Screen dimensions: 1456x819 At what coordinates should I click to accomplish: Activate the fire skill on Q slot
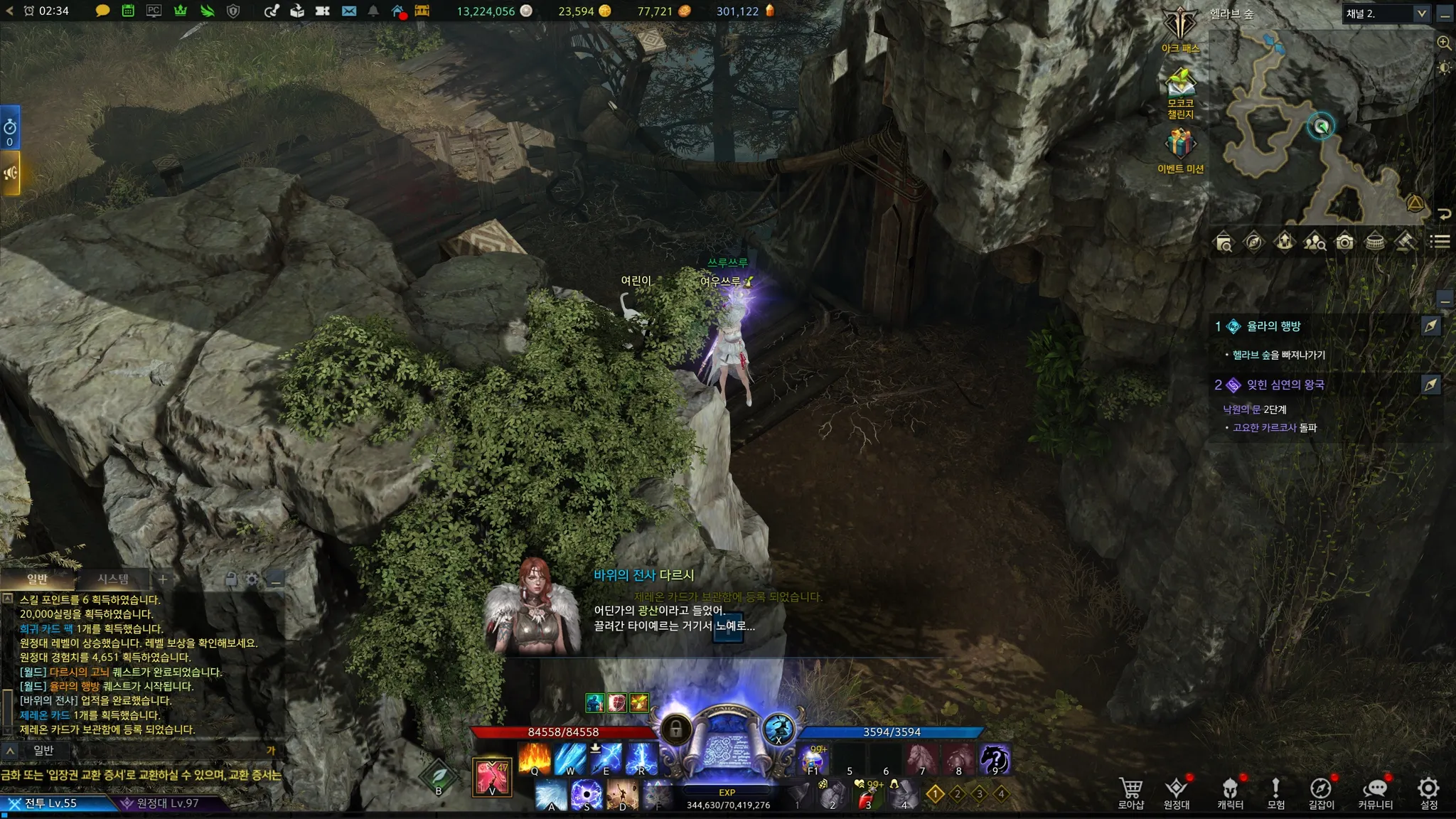[535, 759]
